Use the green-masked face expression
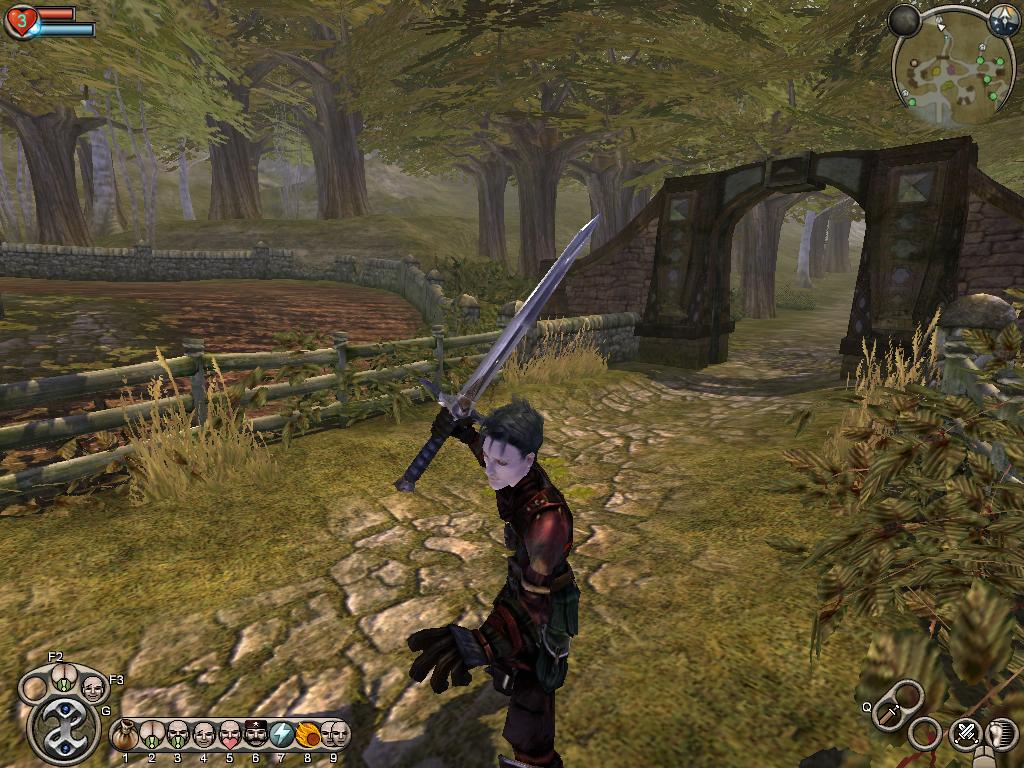 177,737
